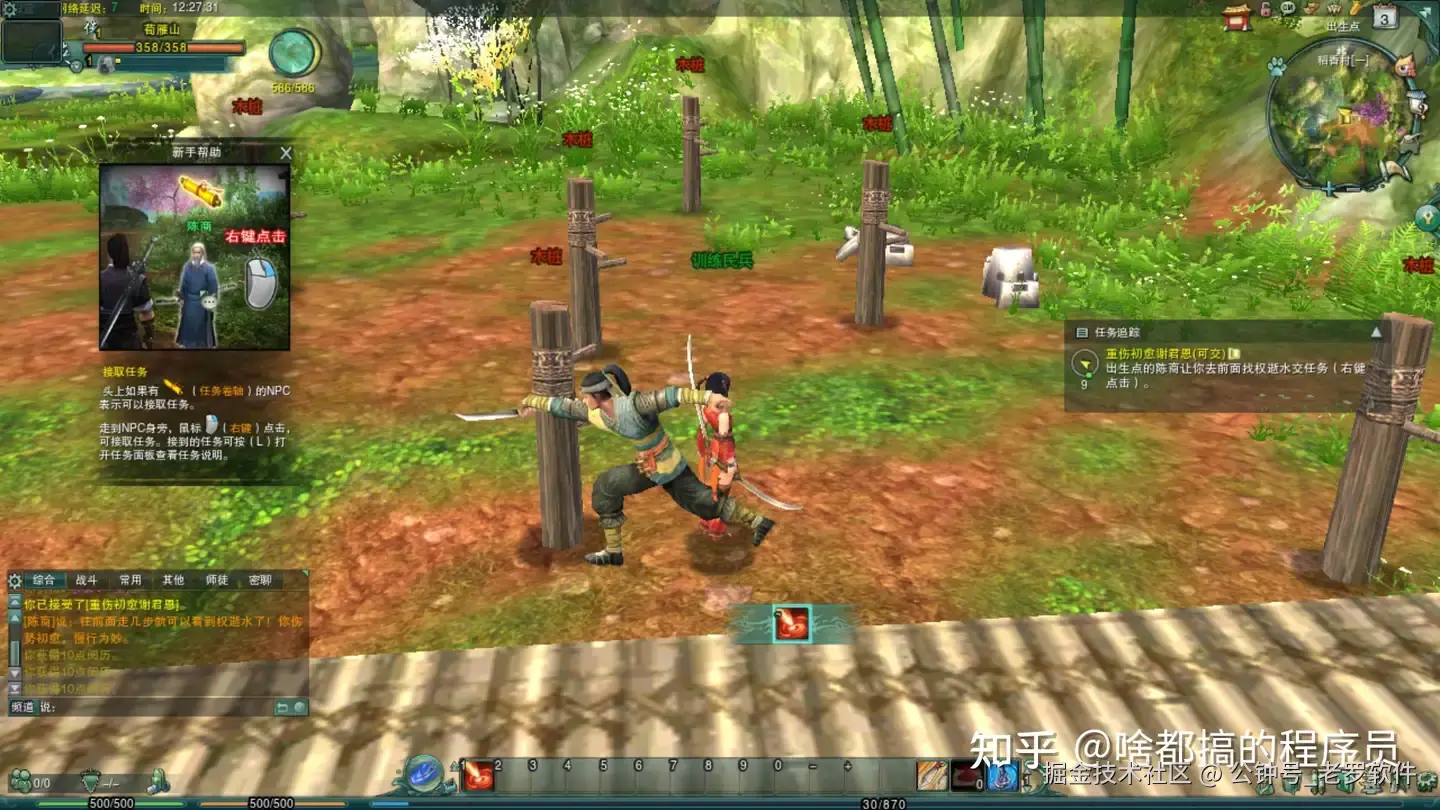The width and height of the screenshot is (1440, 810).
Task: Close the 新手帮助 help panel
Action: pyautogui.click(x=286, y=153)
